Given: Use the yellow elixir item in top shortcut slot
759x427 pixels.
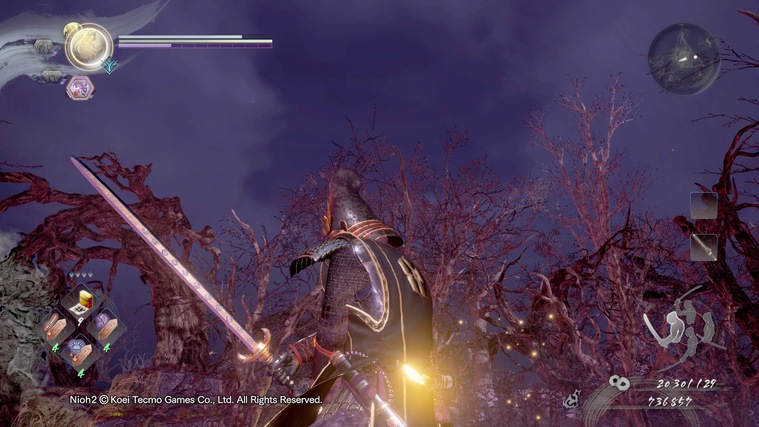Looking at the screenshot, I should click(80, 301).
